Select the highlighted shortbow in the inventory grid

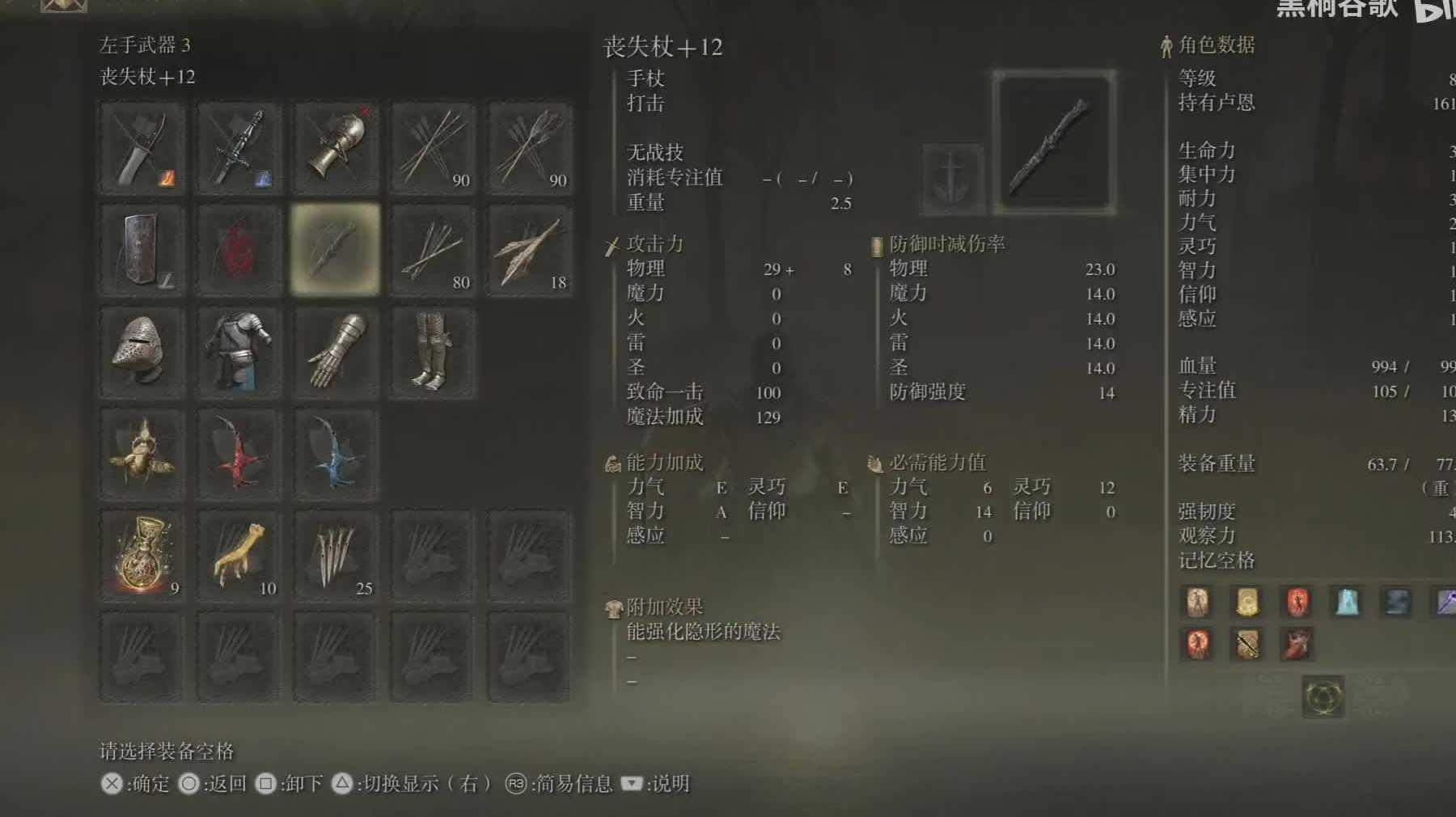click(336, 247)
